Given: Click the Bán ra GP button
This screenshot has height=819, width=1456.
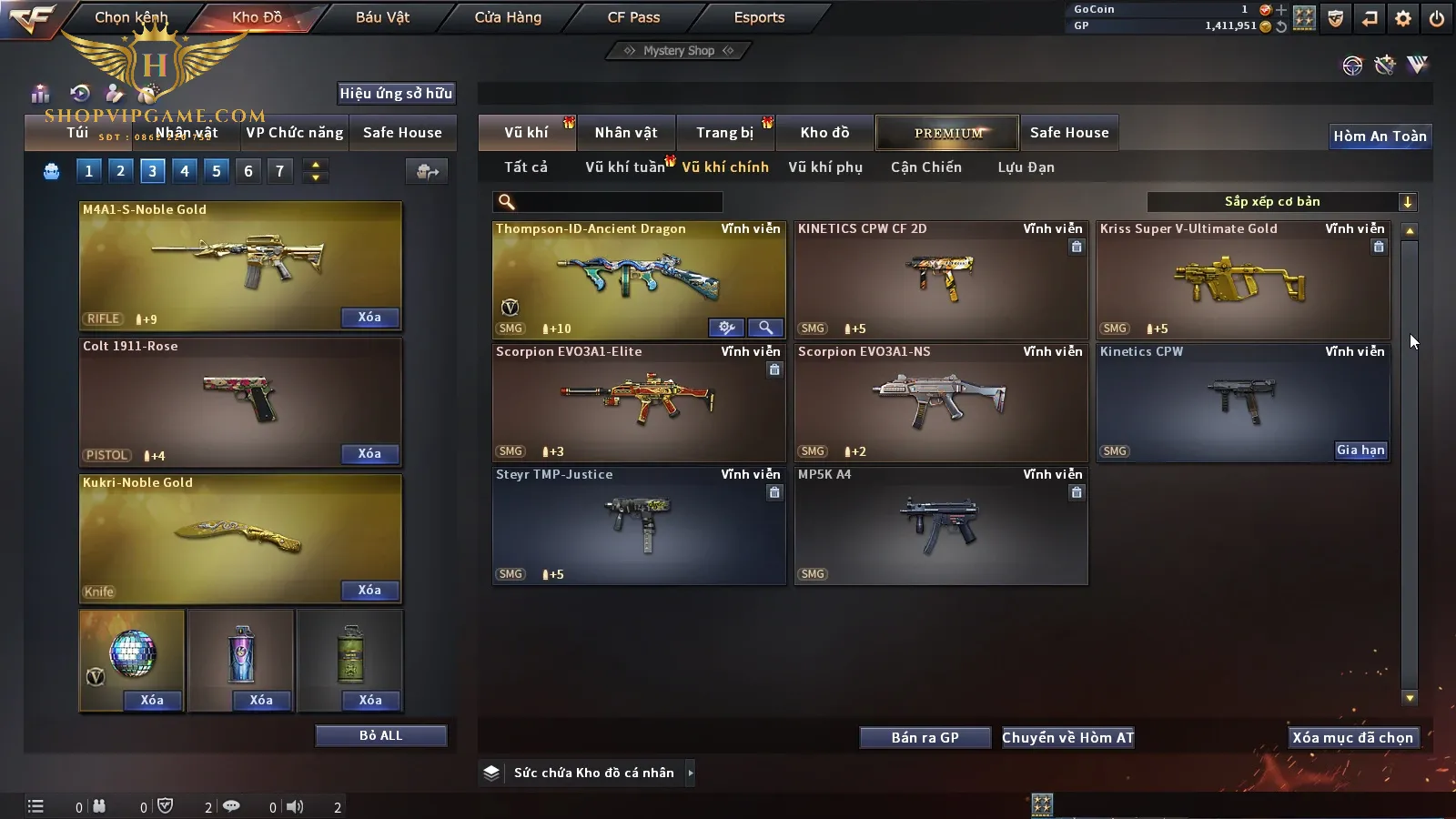Looking at the screenshot, I should 925,738.
